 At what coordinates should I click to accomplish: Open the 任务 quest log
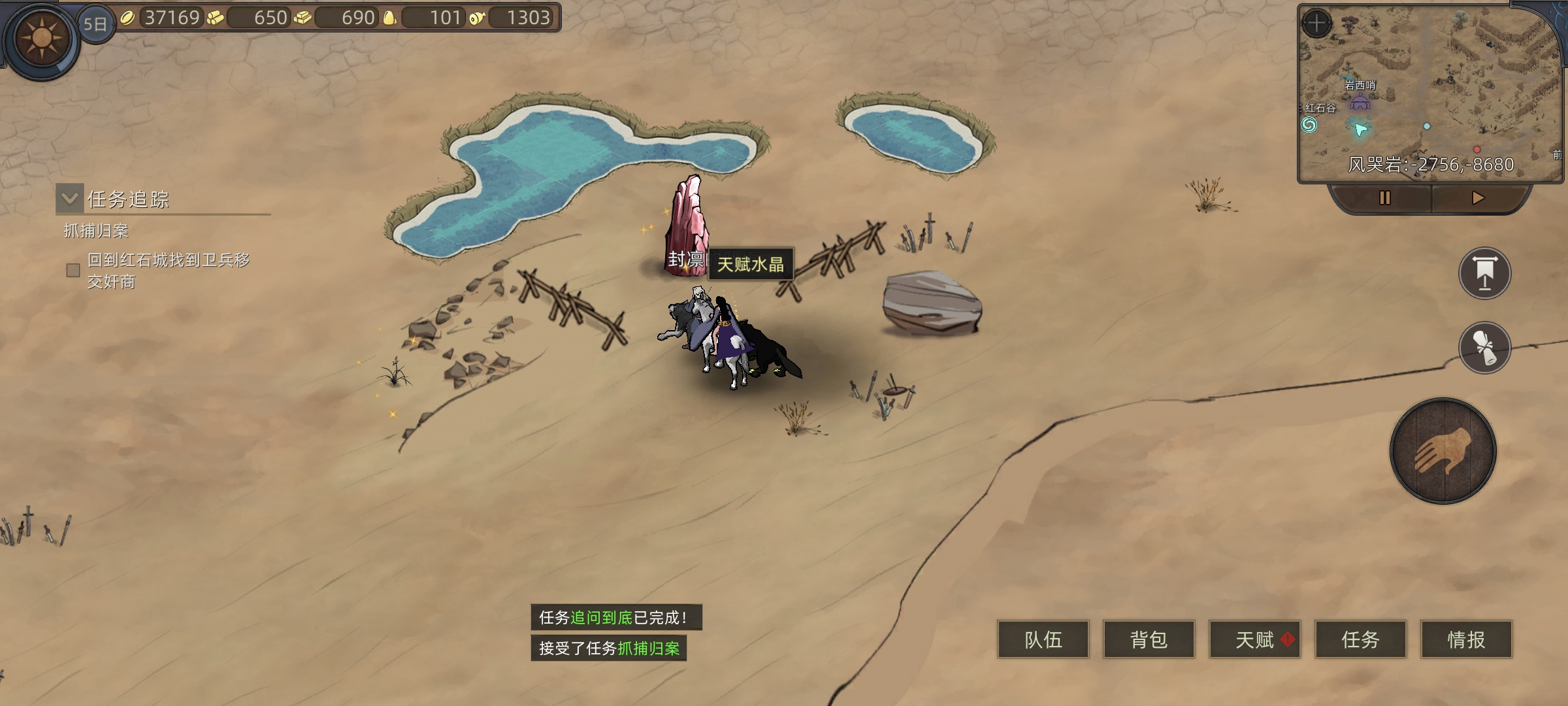pos(1360,639)
